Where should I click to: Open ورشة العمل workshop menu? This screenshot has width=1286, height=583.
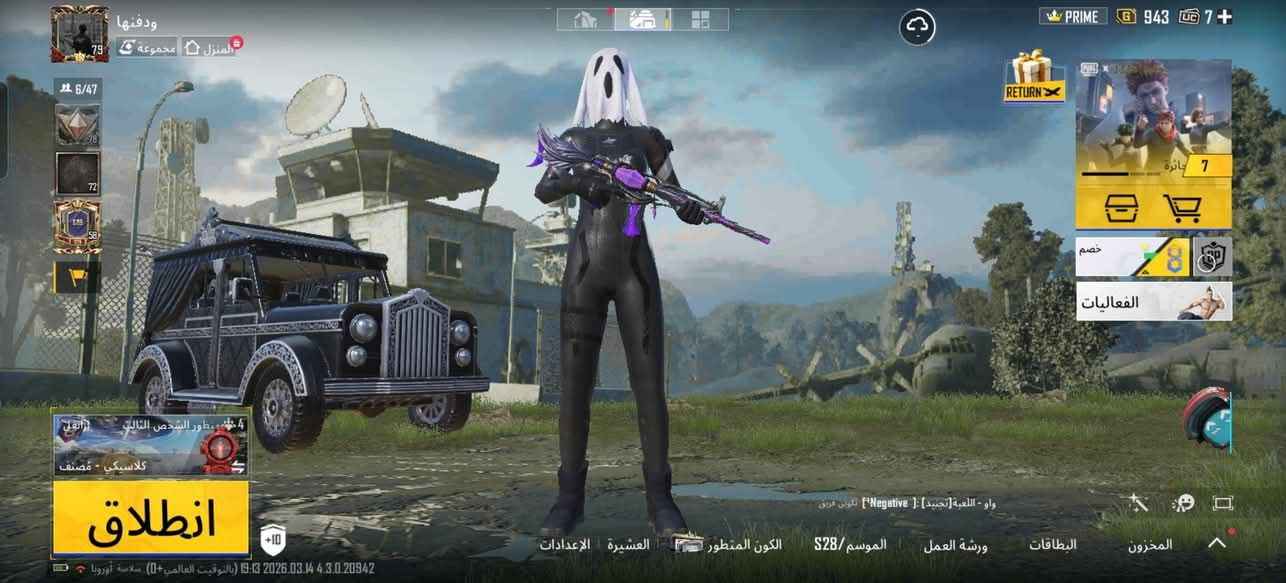[955, 545]
